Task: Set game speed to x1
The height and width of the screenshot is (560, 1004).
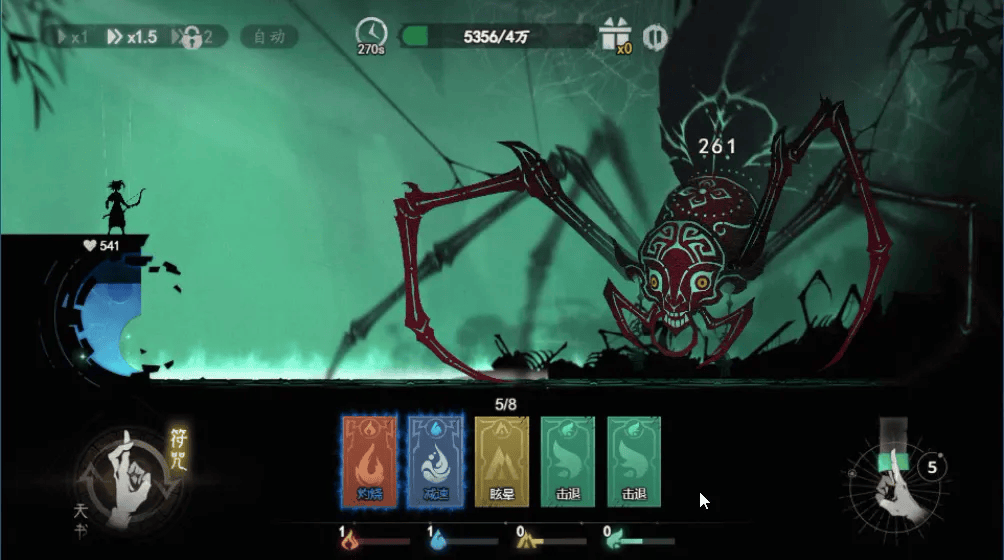Action: [x=73, y=37]
